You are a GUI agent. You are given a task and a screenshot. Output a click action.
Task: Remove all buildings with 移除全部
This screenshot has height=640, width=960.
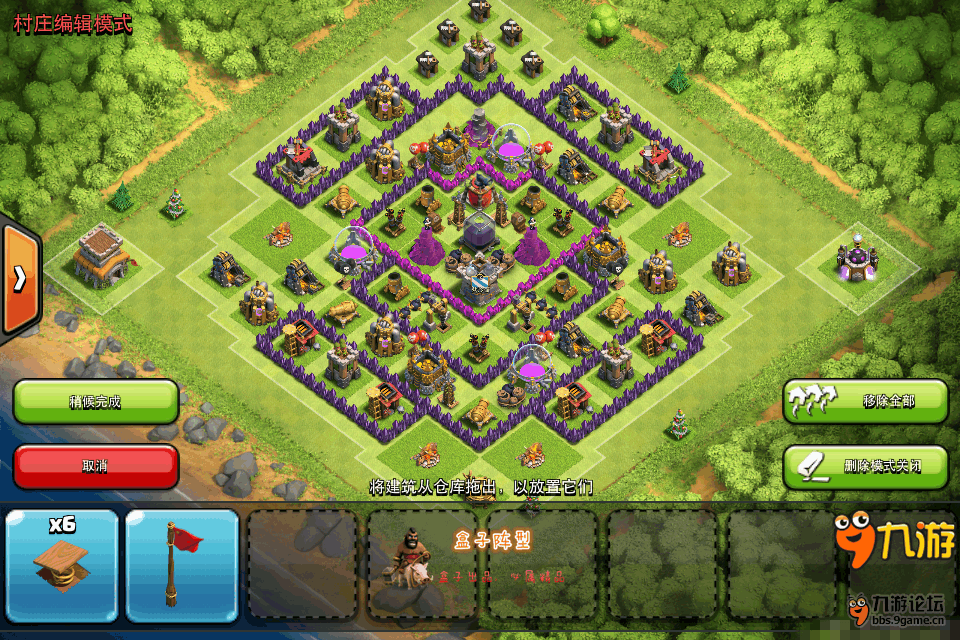point(865,401)
